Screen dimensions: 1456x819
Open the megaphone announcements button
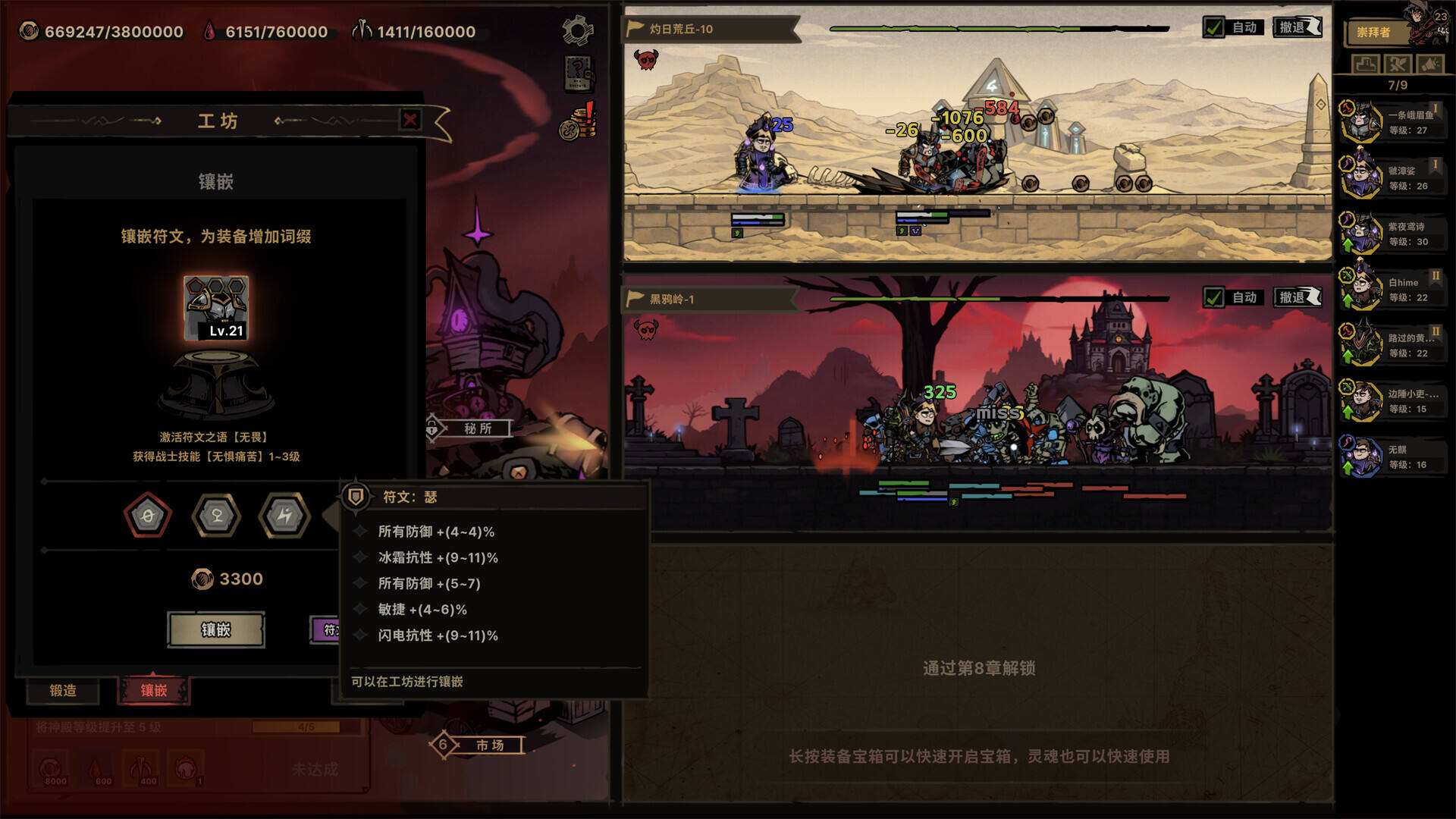pyautogui.click(x=1429, y=64)
